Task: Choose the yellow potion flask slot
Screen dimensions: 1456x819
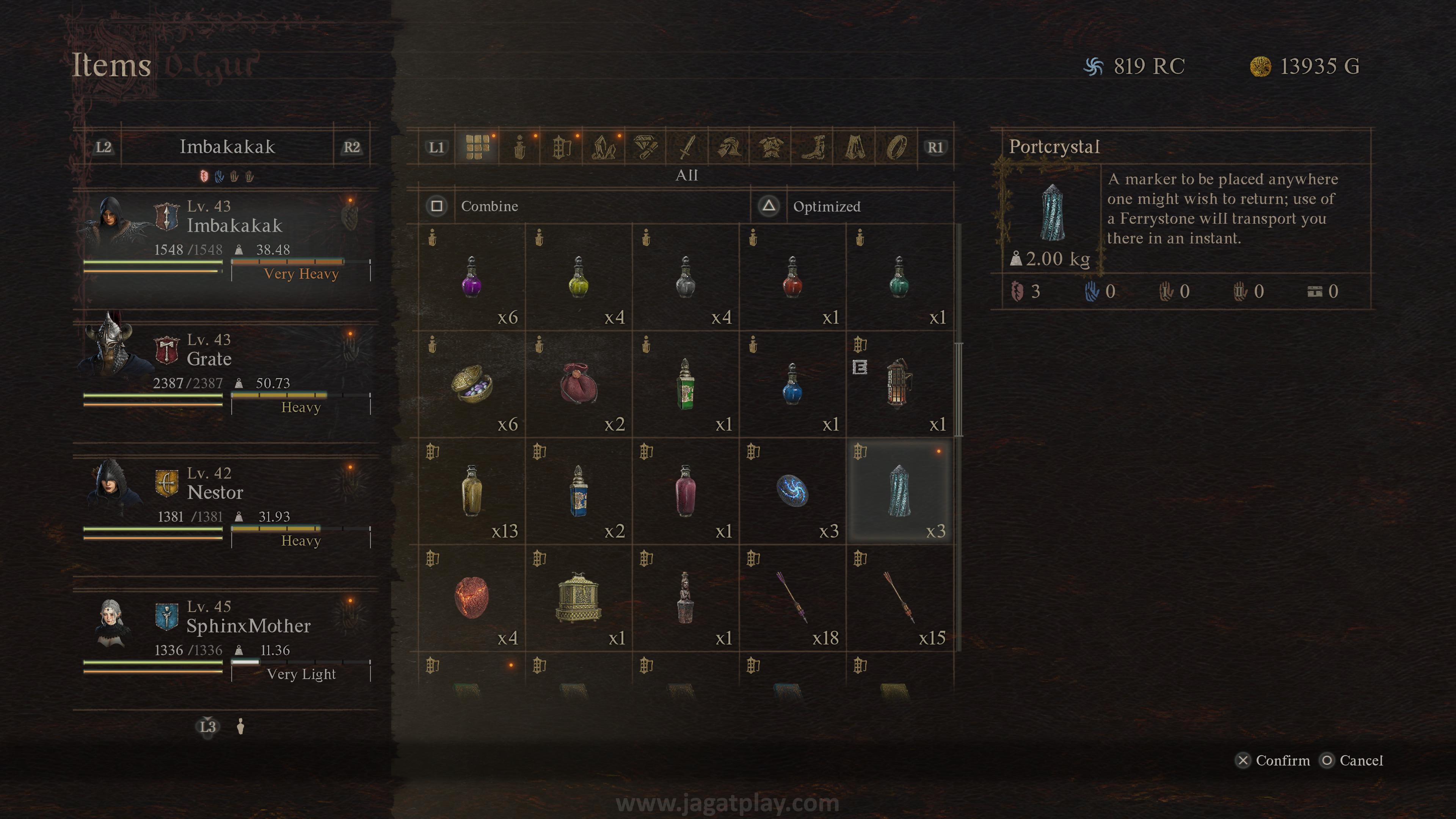Action: pyautogui.click(x=578, y=277)
